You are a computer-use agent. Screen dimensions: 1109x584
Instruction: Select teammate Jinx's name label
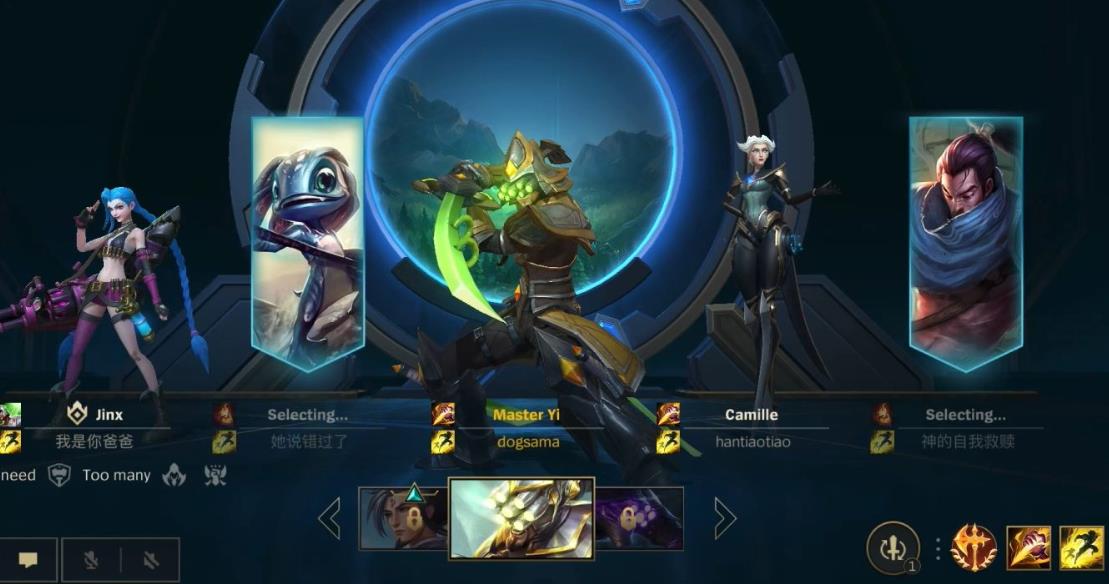click(109, 414)
